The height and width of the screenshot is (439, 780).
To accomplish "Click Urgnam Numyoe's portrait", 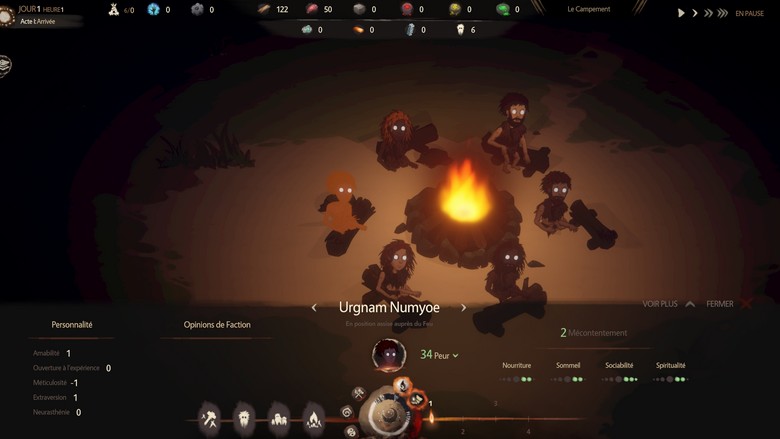I will tap(388, 354).
